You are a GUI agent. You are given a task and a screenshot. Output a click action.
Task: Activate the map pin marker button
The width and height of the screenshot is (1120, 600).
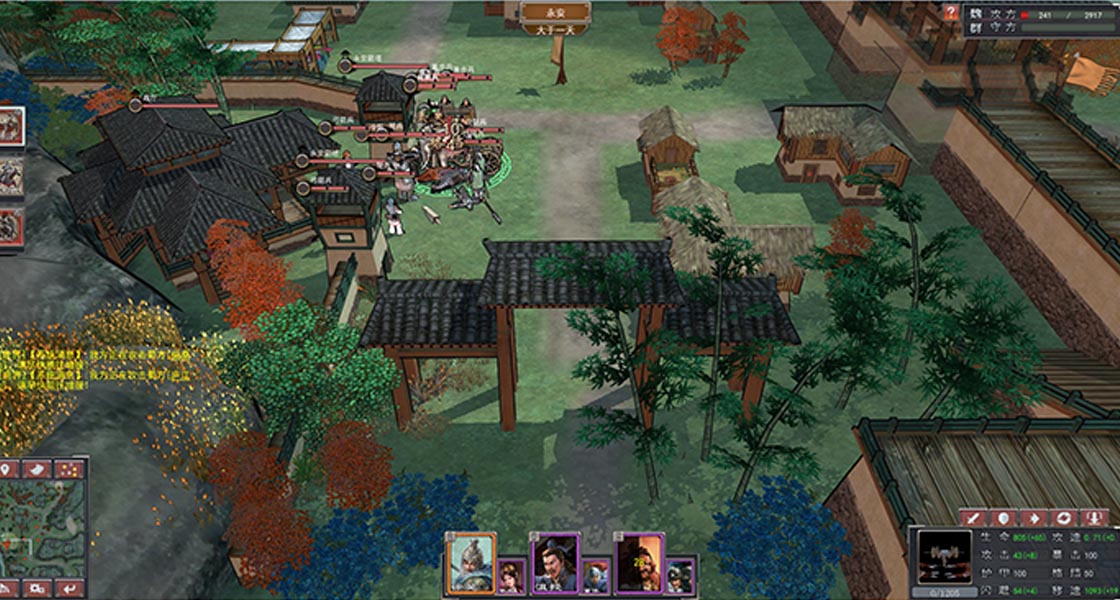click(9, 469)
